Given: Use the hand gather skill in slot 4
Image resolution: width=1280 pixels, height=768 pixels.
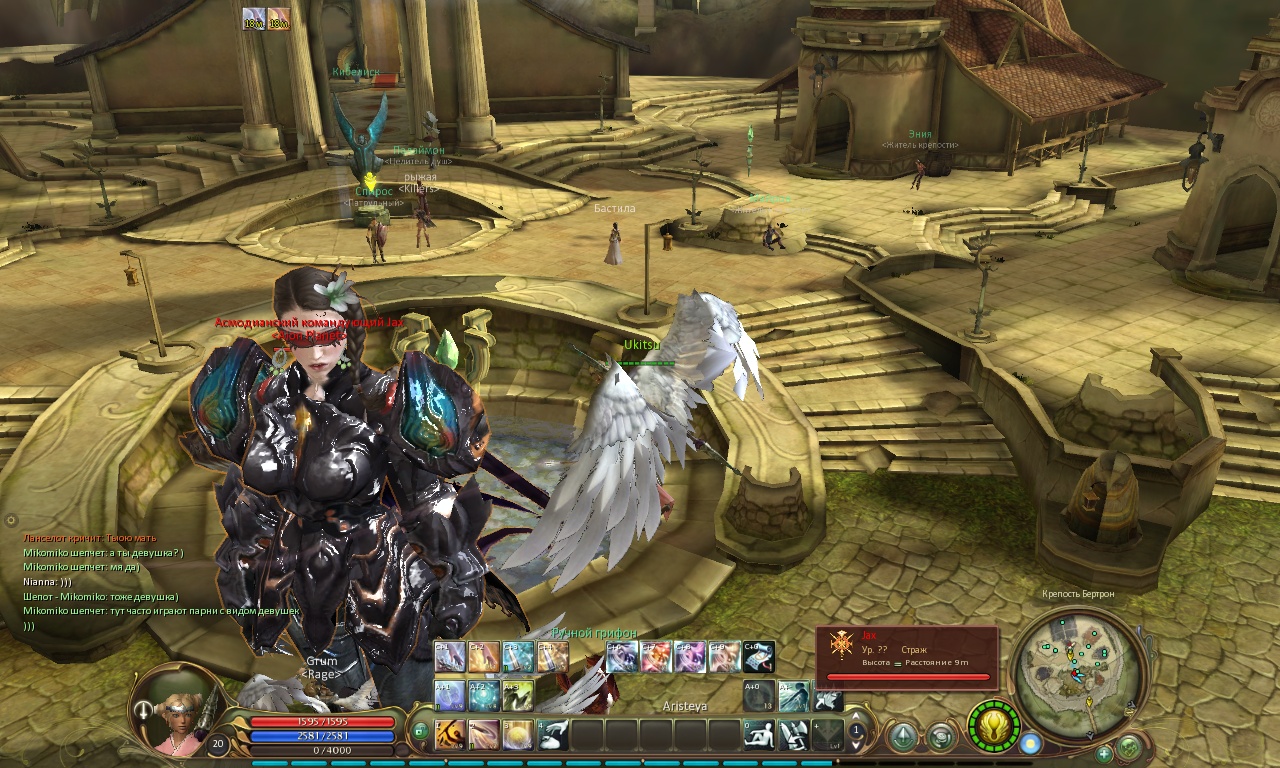Looking at the screenshot, I should pyautogui.click(x=553, y=735).
